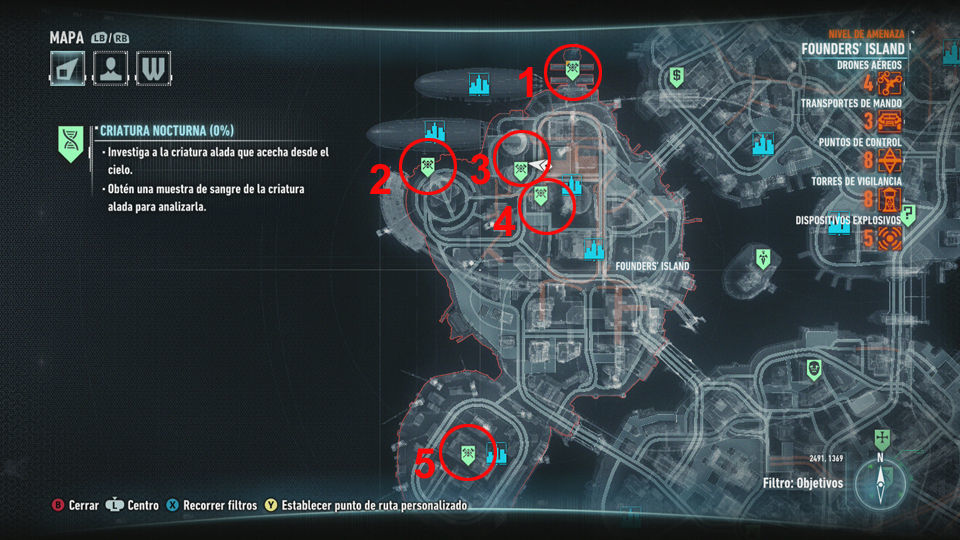
Task: Choose the green marker in red circle 3
Action: click(521, 169)
